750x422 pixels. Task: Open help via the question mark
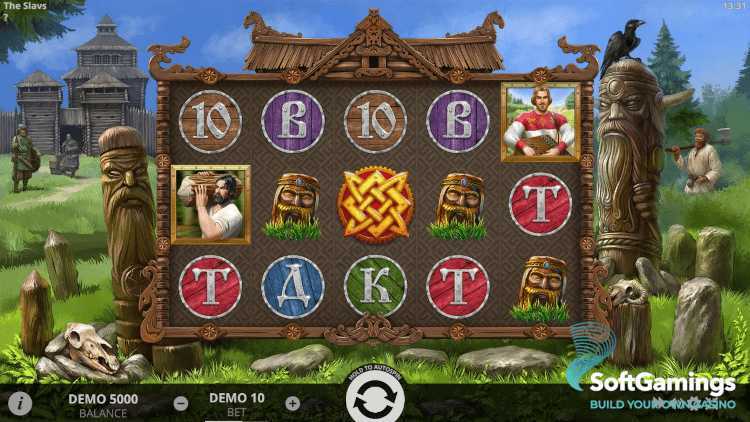coord(6,17)
